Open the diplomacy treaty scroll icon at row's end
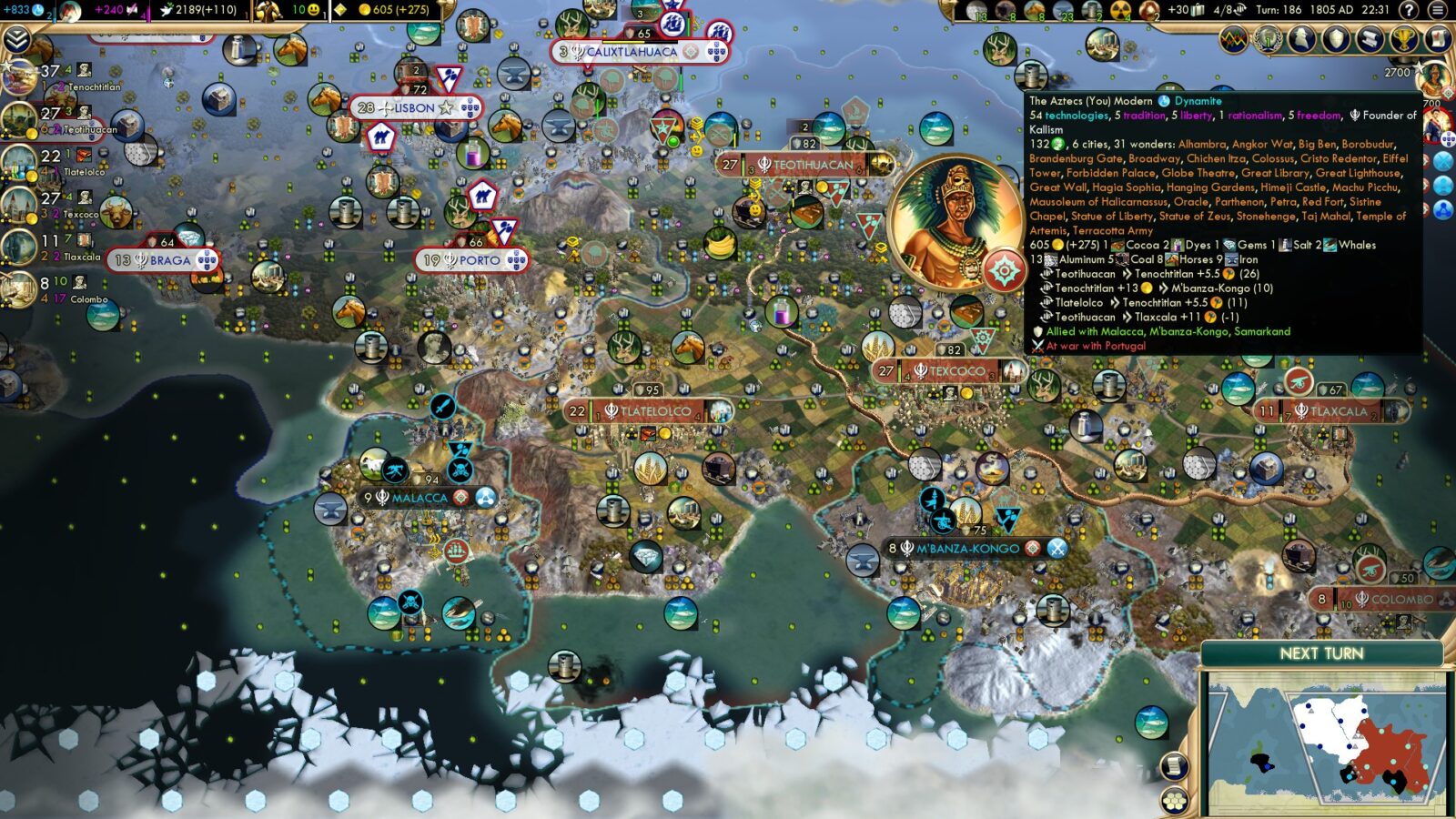 pyautogui.click(x=1436, y=39)
